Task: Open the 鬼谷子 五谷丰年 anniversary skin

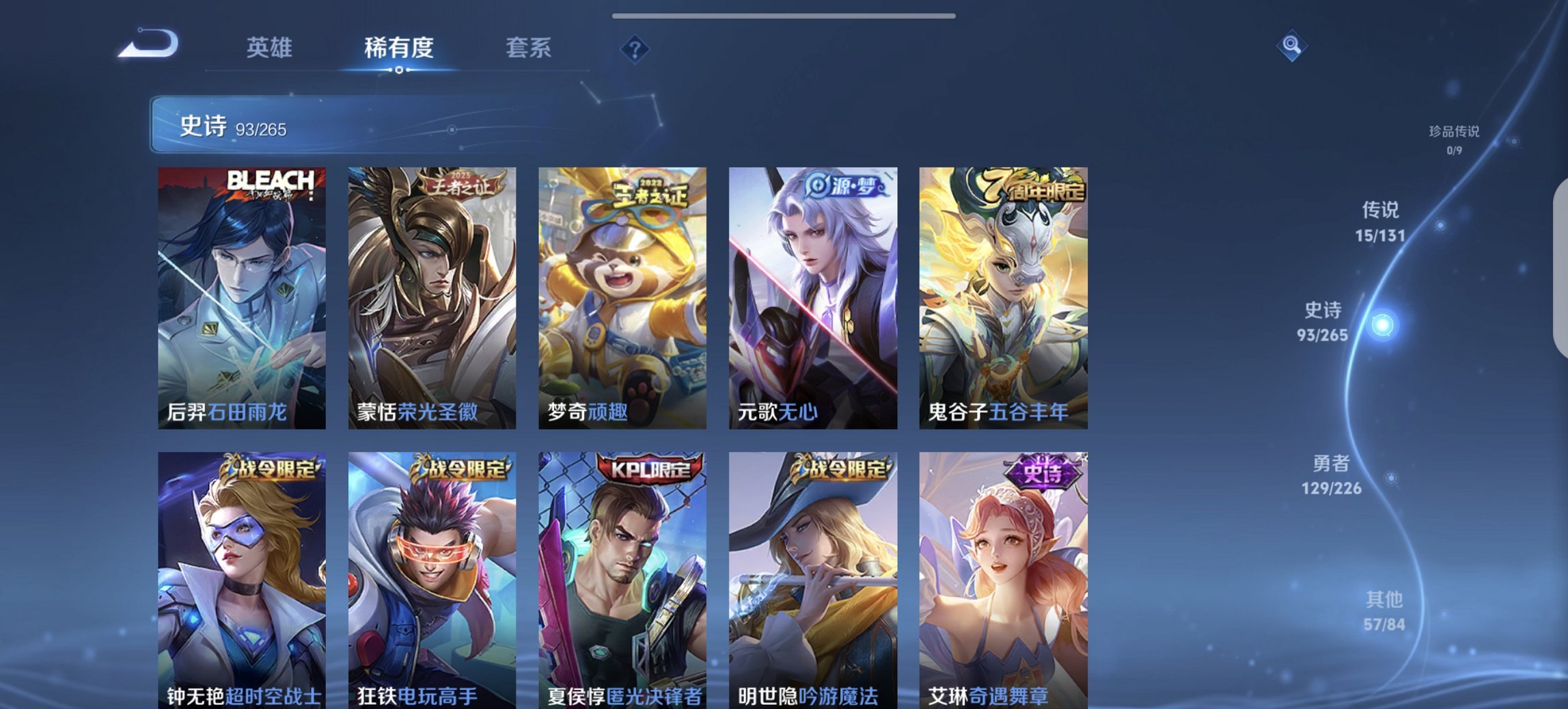Action: point(1004,294)
